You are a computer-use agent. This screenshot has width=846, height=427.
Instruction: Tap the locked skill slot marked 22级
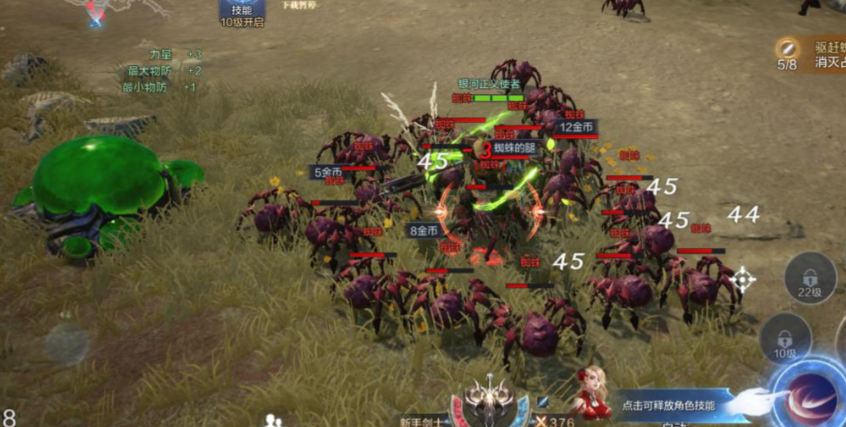808,278
